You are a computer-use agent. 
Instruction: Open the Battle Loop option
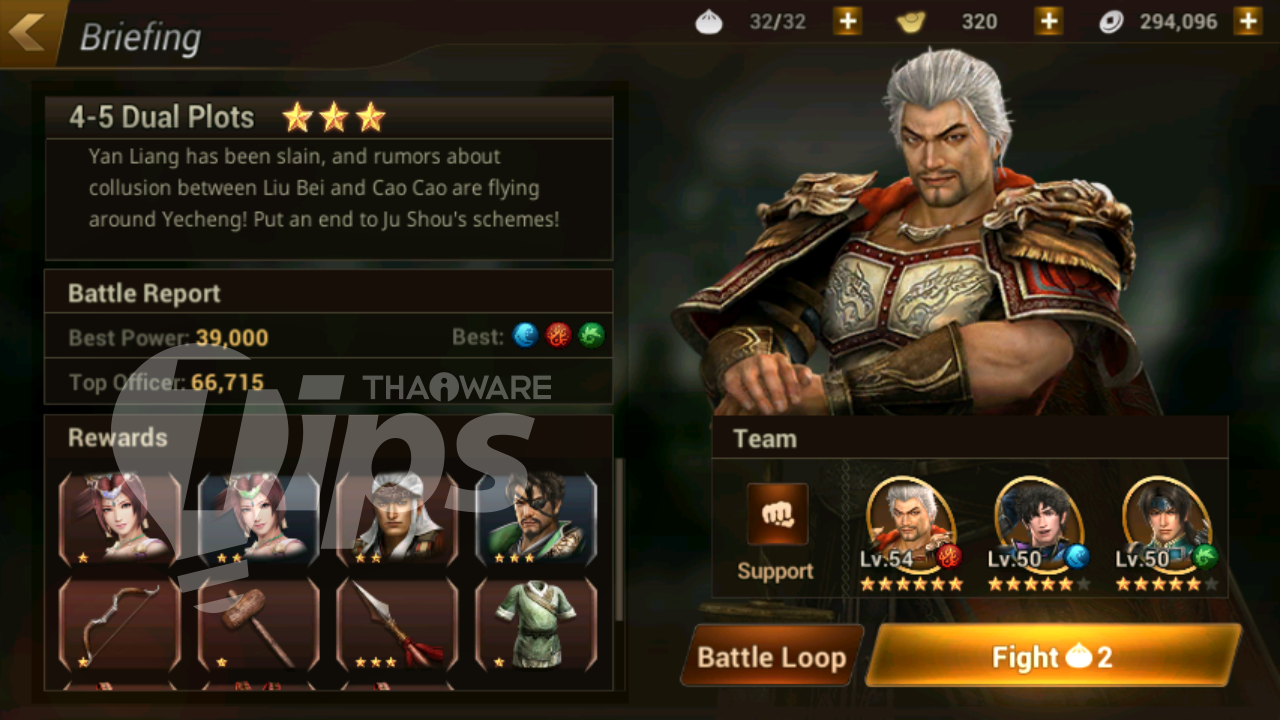[x=771, y=656]
